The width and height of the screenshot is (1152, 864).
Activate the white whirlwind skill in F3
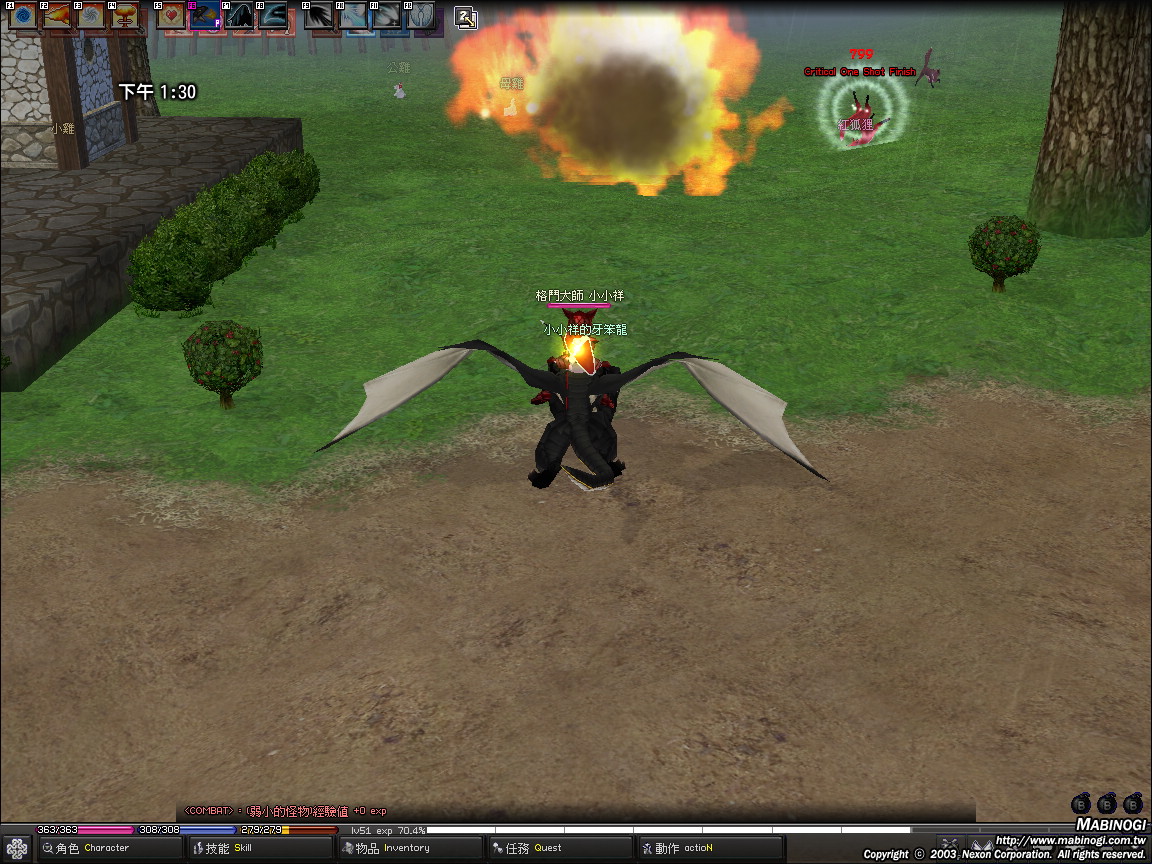point(91,16)
